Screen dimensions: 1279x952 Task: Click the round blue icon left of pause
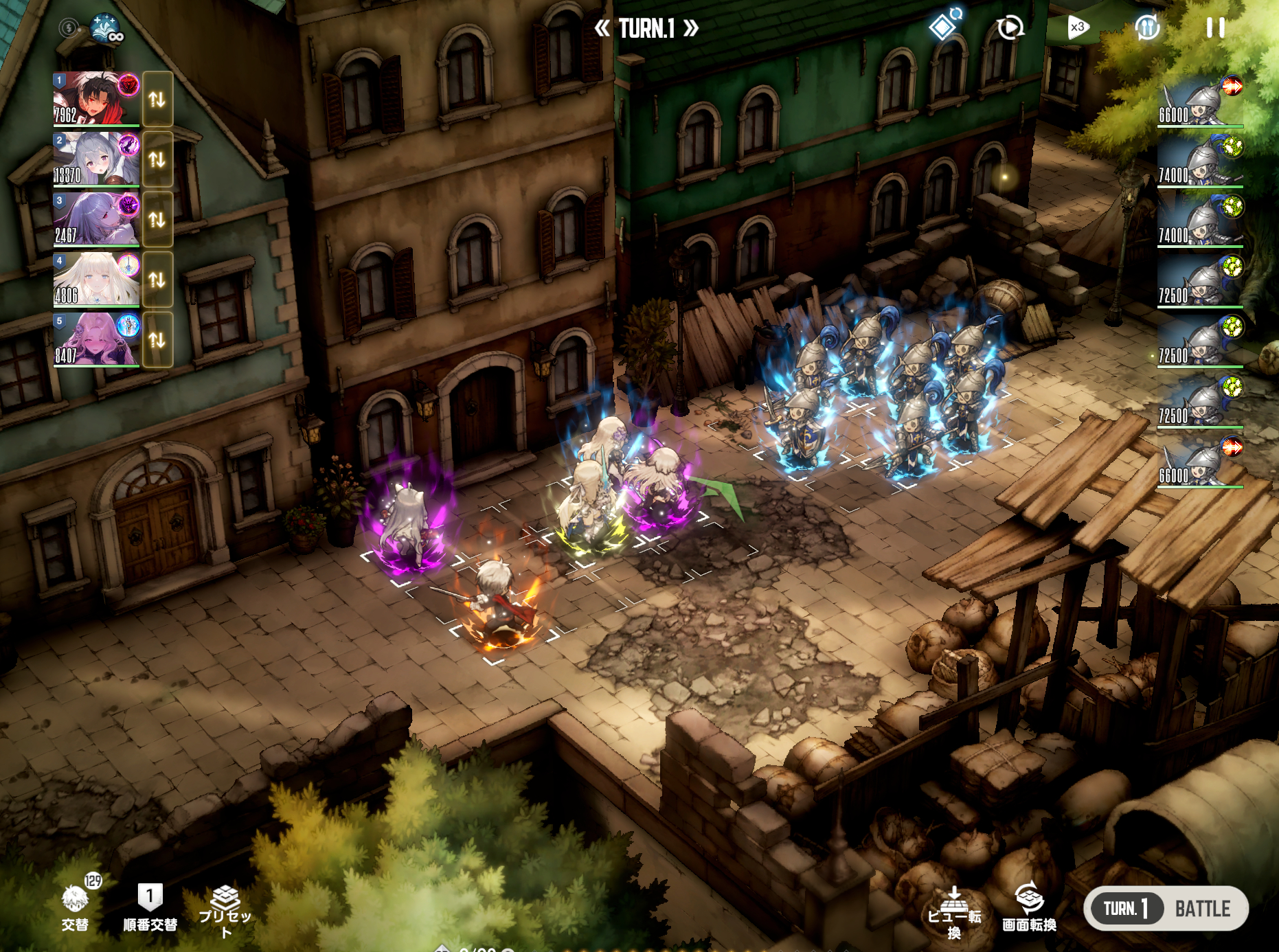[x=1147, y=27]
